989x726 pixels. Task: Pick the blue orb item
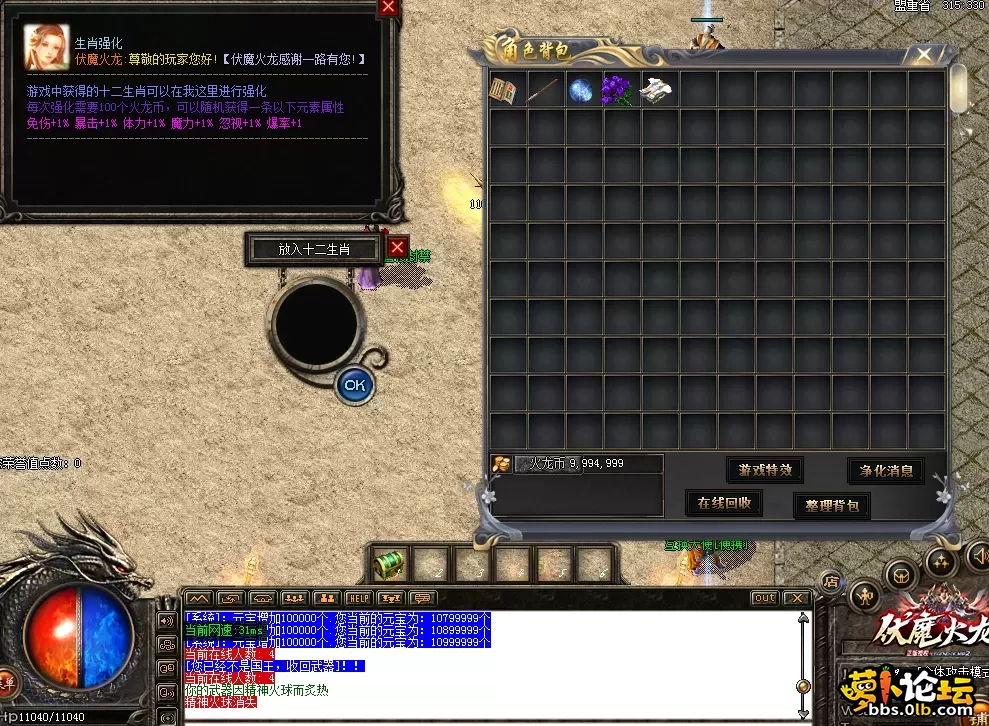581,91
